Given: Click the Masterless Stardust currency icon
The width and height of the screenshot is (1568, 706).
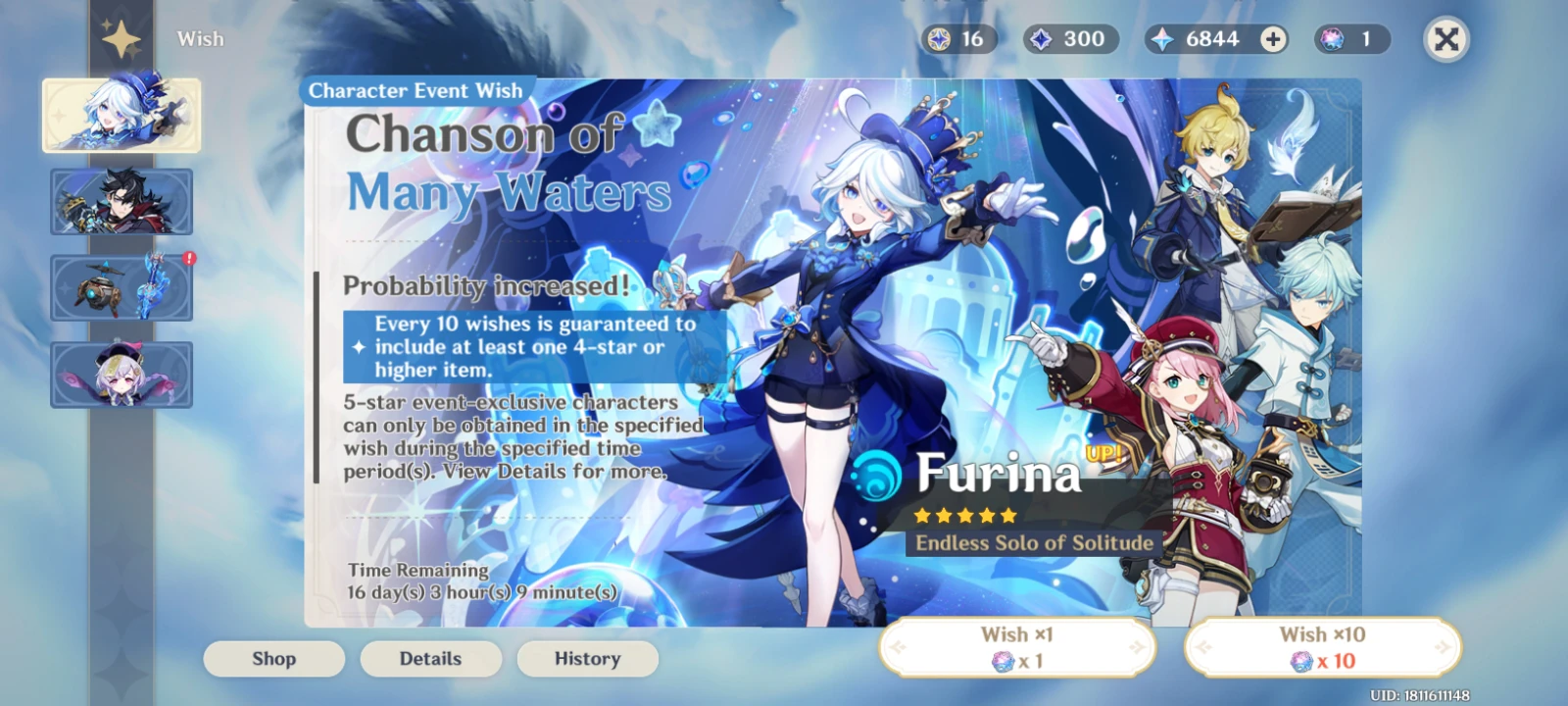Looking at the screenshot, I should pyautogui.click(x=942, y=39).
